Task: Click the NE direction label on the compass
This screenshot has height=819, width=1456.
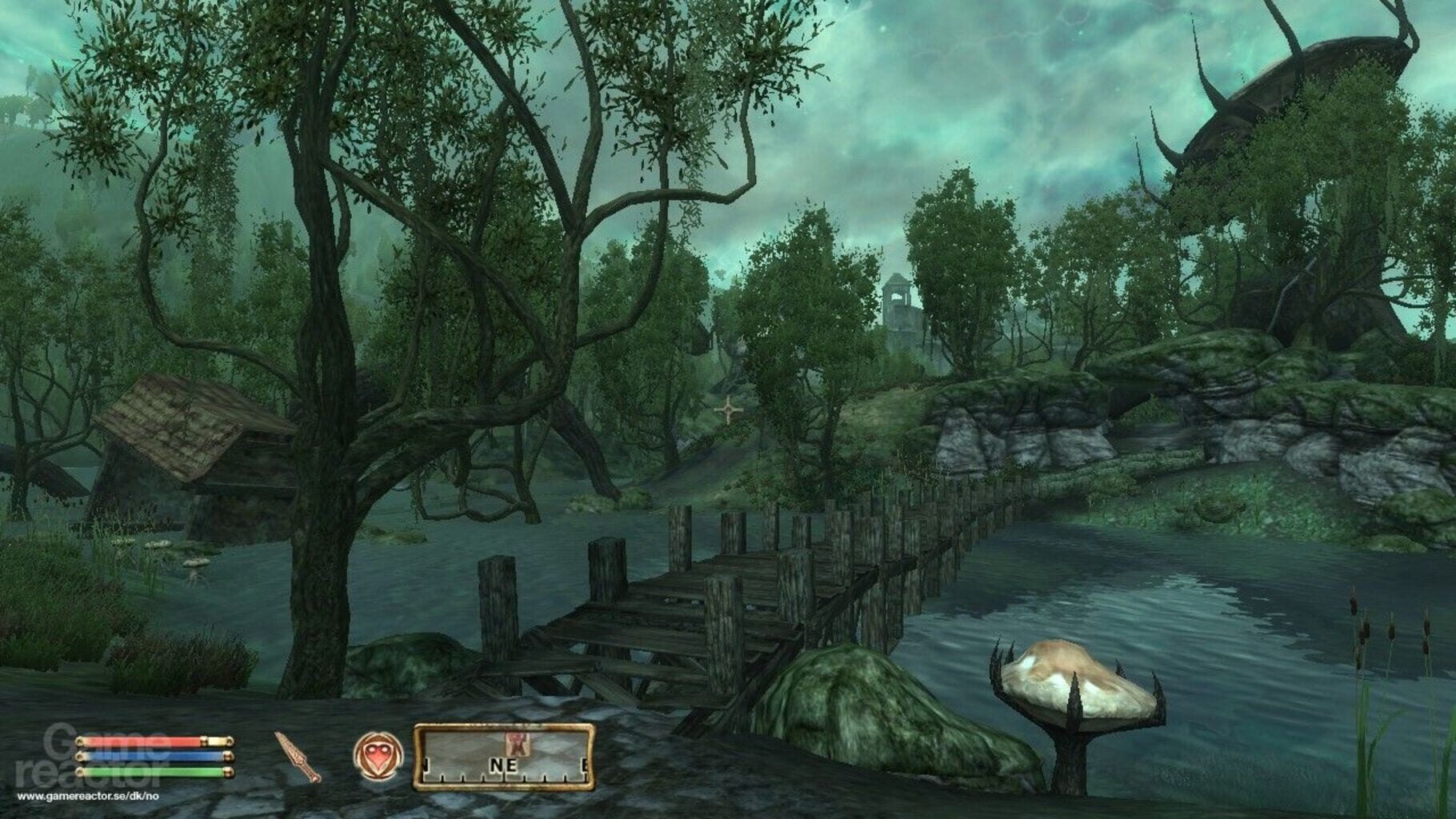Action: (x=503, y=765)
